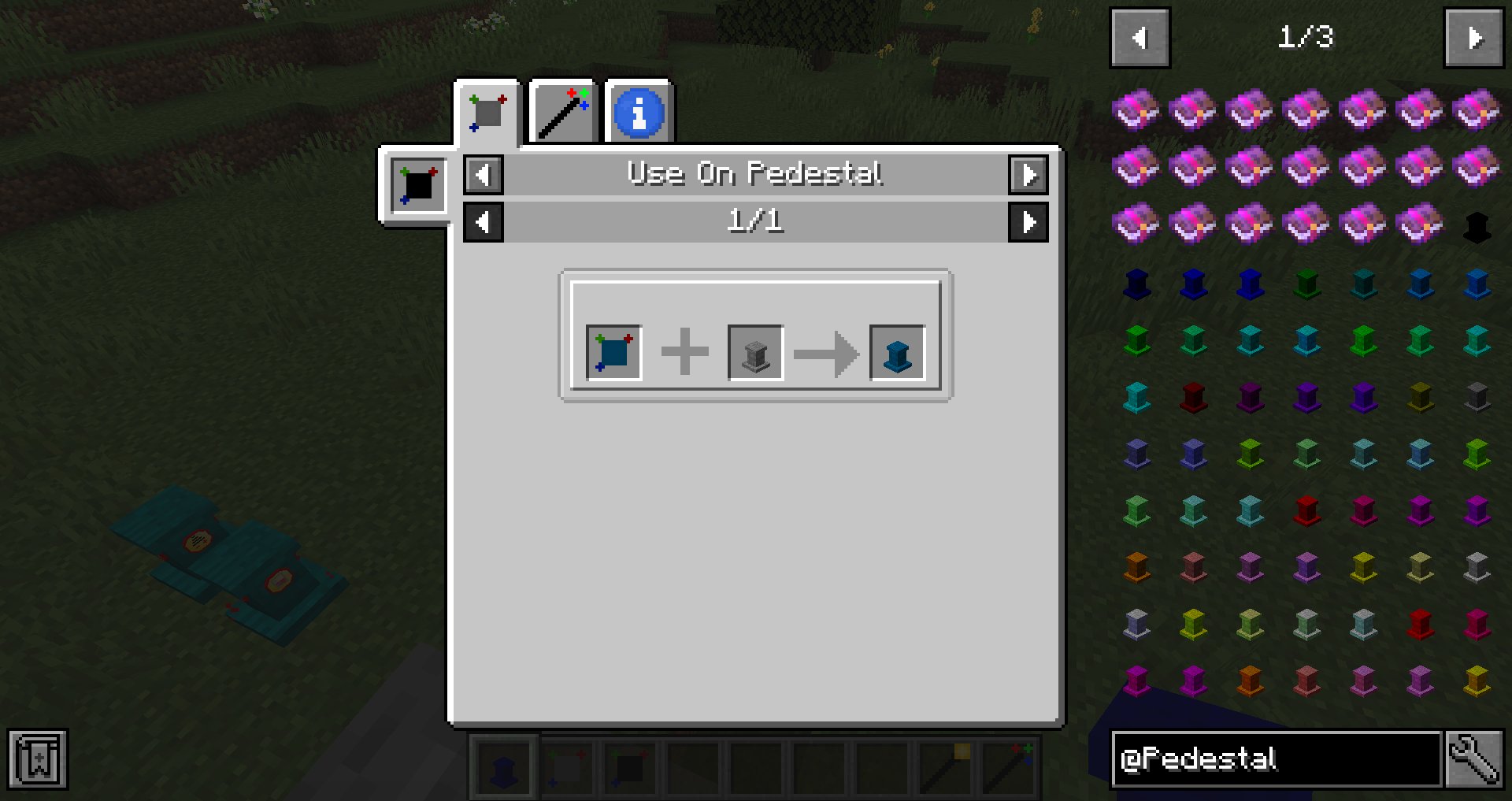The width and height of the screenshot is (1512, 801).
Task: Click the frame icon beside the recipe title
Action: click(417, 185)
